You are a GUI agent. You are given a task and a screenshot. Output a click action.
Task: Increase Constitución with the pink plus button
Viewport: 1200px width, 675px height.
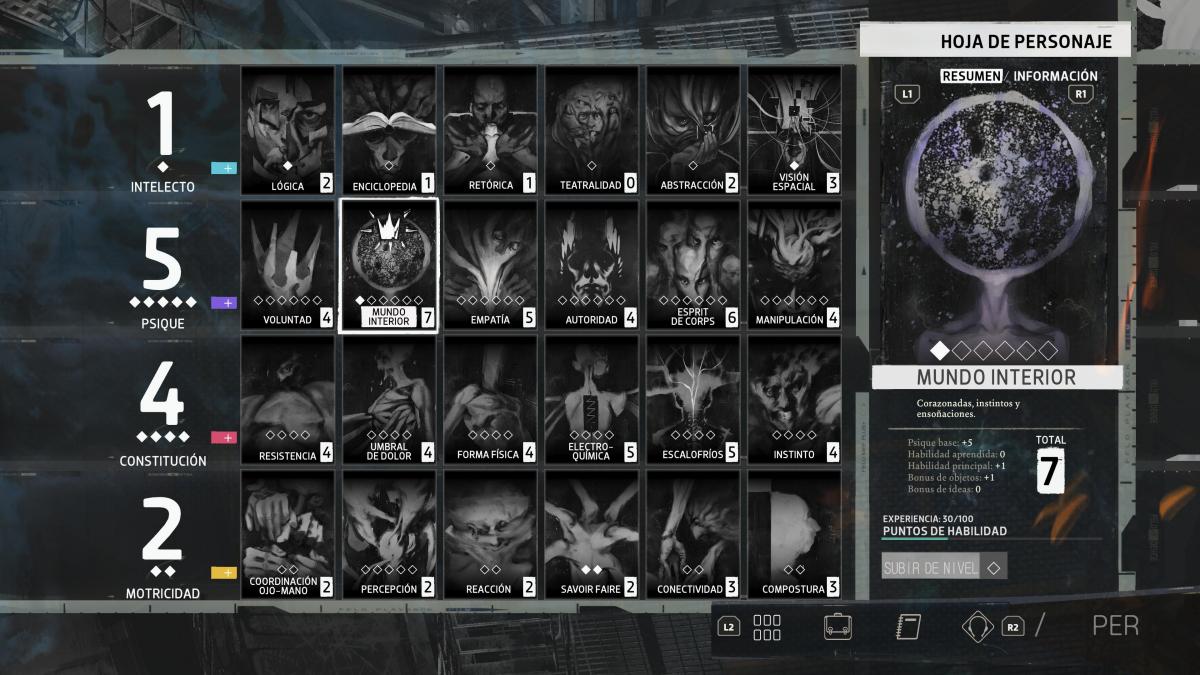click(x=224, y=437)
